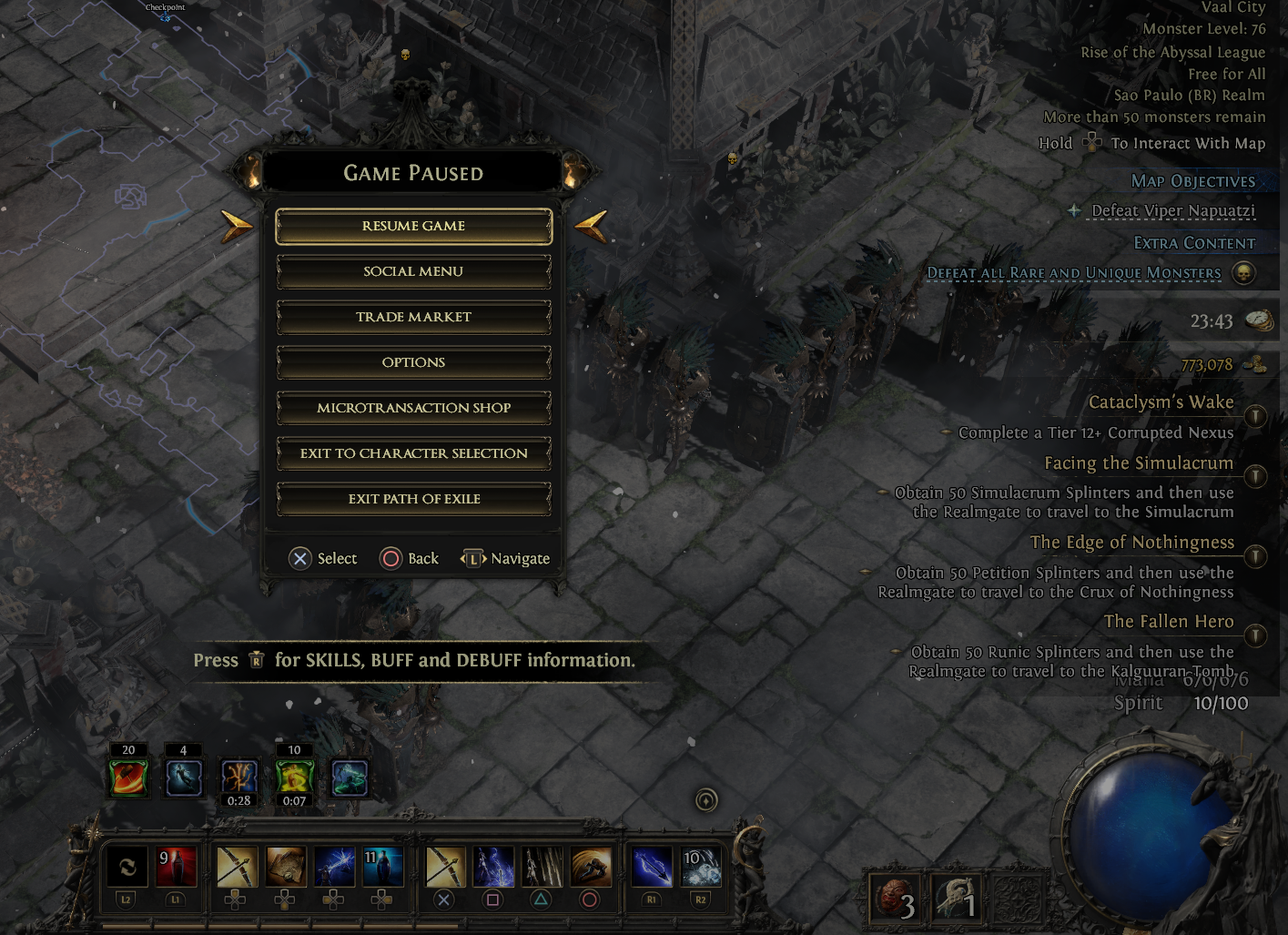Select the weapon swap arrows slot
Screen dimensions: 1288x935
pyautogui.click(x=127, y=867)
